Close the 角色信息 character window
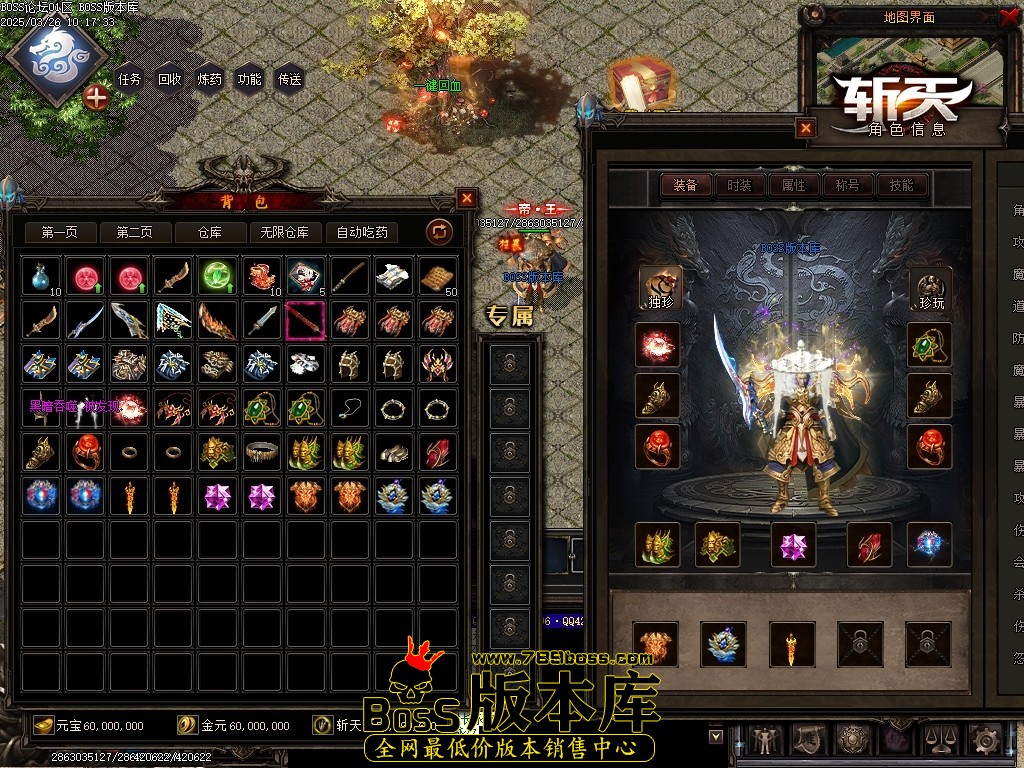 tap(806, 127)
